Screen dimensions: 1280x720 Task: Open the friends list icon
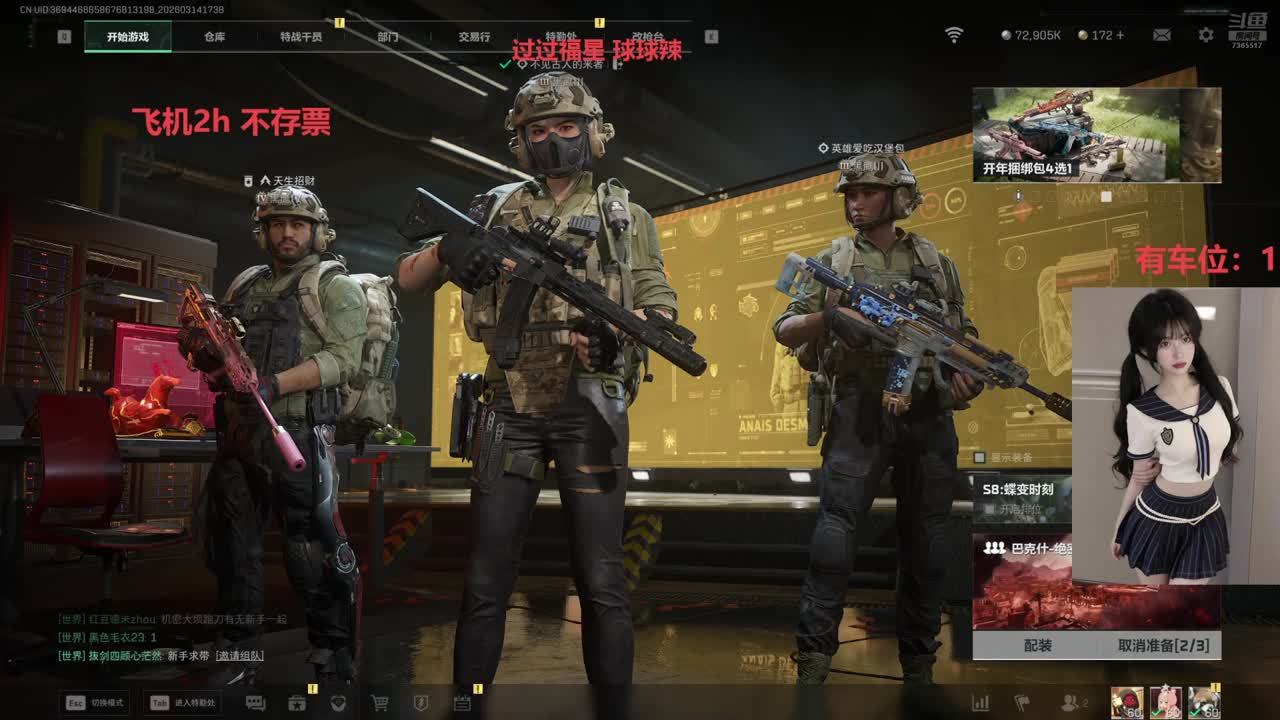point(1073,703)
